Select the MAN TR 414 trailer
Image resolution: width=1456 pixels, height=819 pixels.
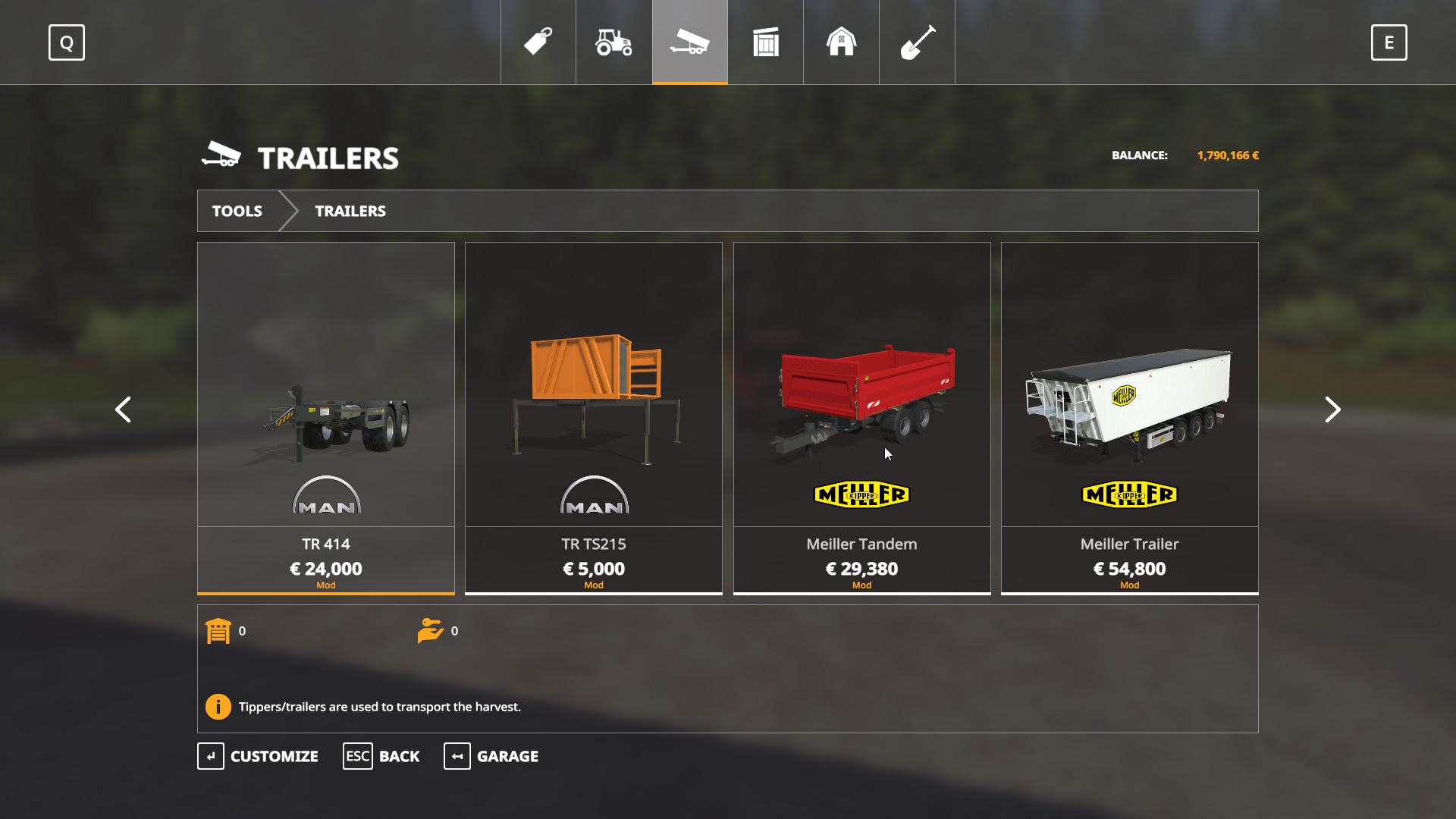[x=326, y=417]
